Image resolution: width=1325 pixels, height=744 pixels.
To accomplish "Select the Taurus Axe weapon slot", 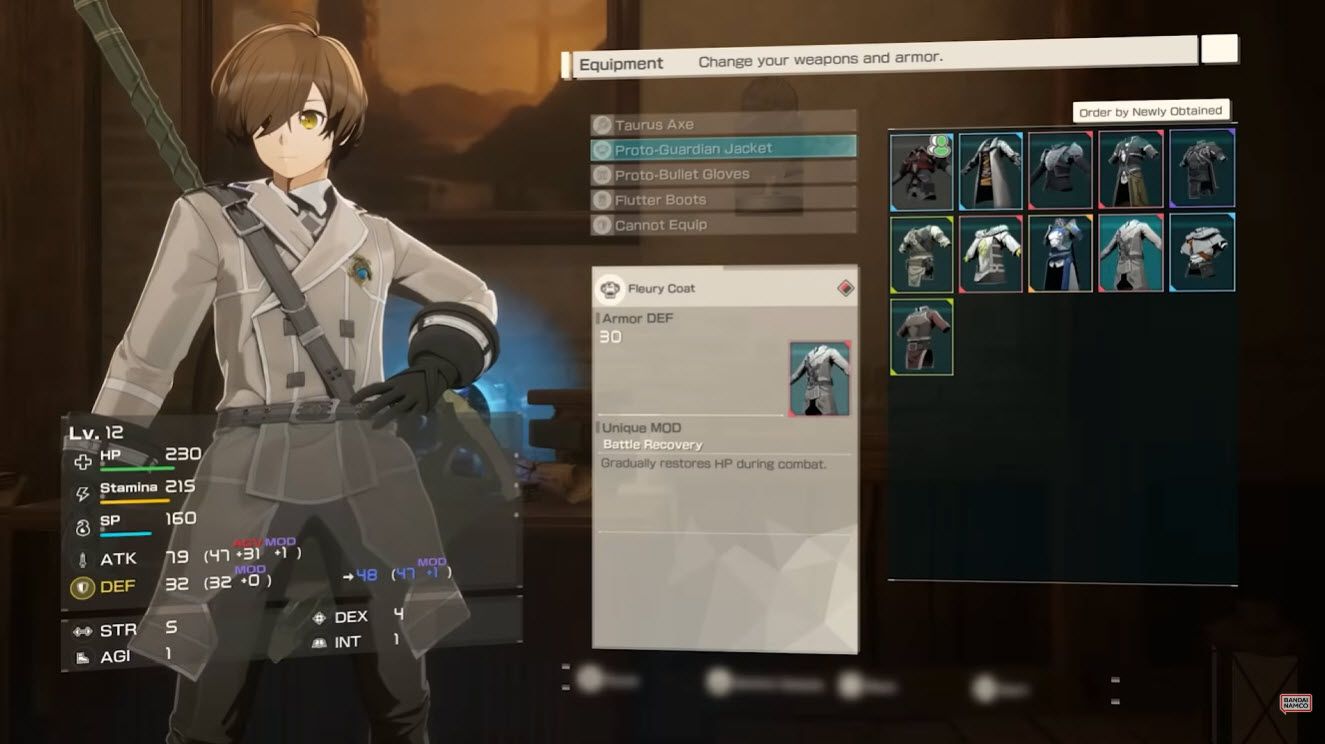I will [x=722, y=124].
